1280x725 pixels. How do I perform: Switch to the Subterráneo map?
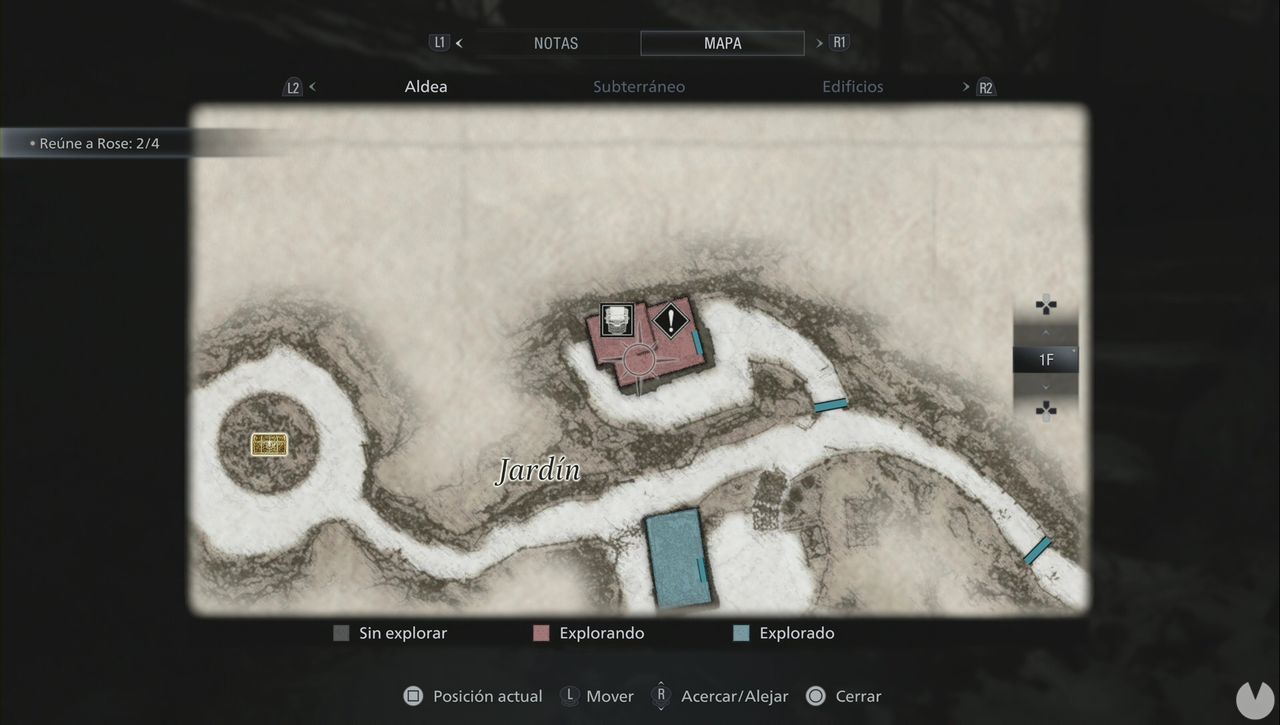[639, 87]
